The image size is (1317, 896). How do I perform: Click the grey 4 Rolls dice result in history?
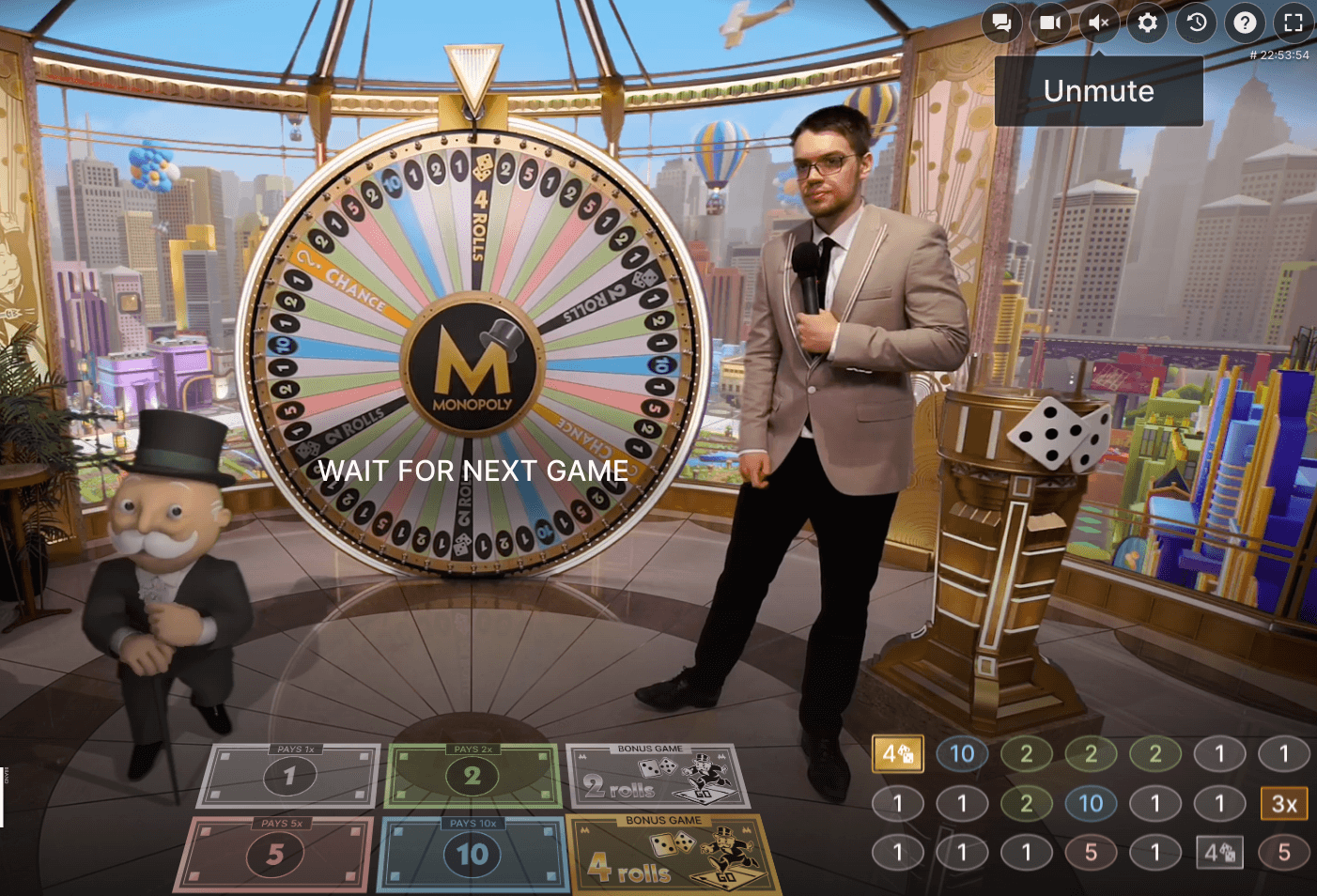pos(1219,853)
